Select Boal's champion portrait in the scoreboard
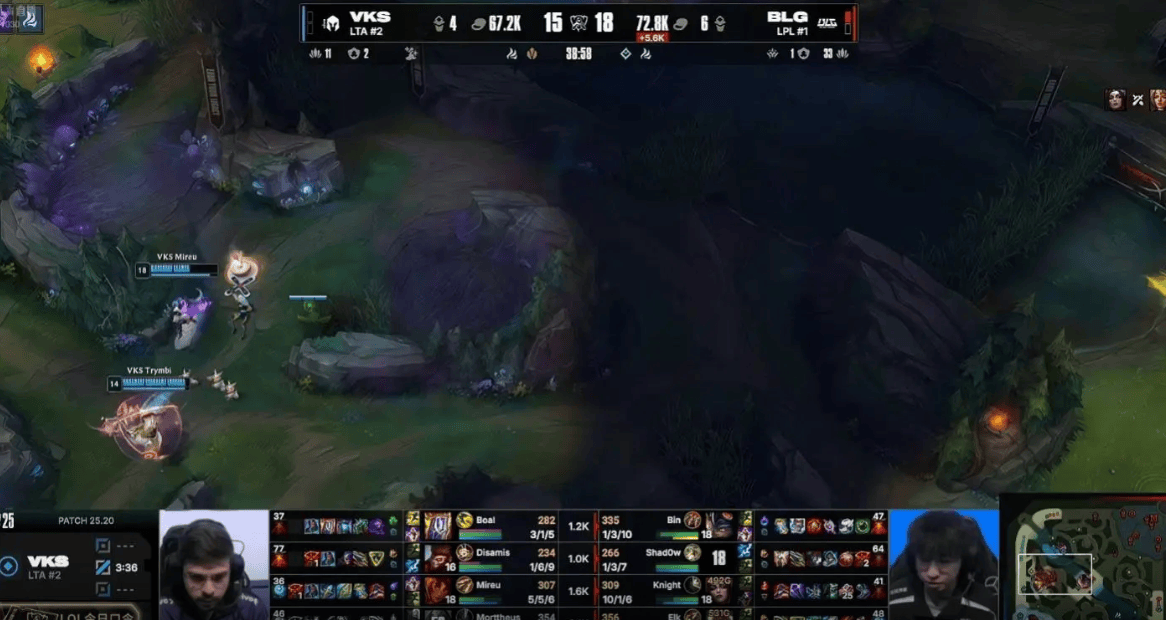This screenshot has height=620, width=1166. coord(438,526)
